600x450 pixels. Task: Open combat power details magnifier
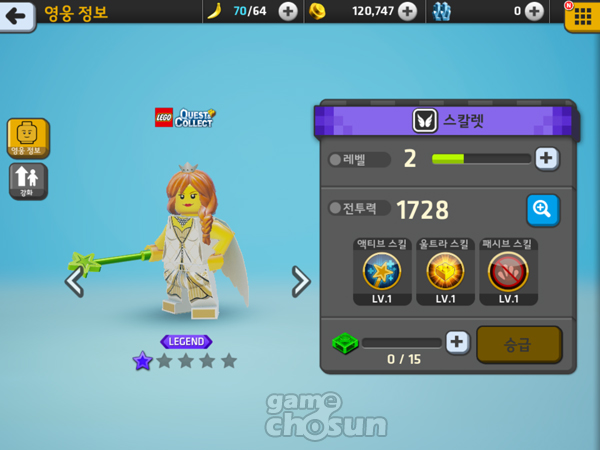tap(542, 209)
